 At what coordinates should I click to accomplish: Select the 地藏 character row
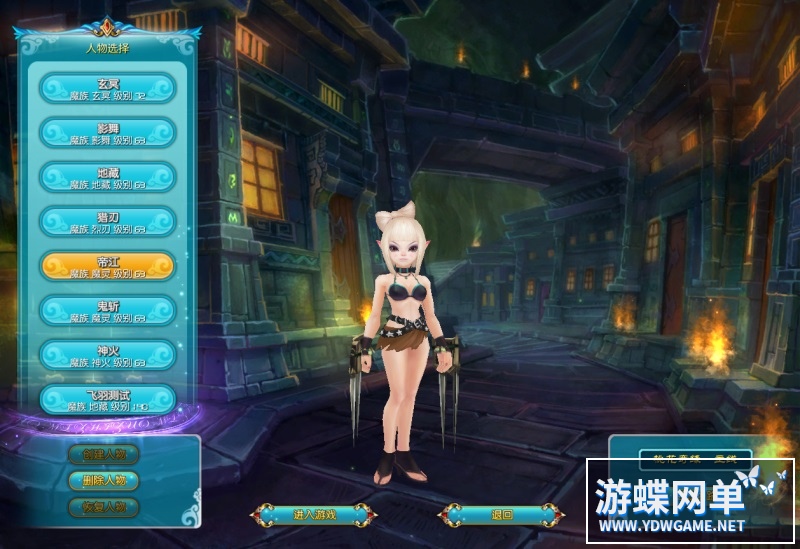[x=108, y=177]
